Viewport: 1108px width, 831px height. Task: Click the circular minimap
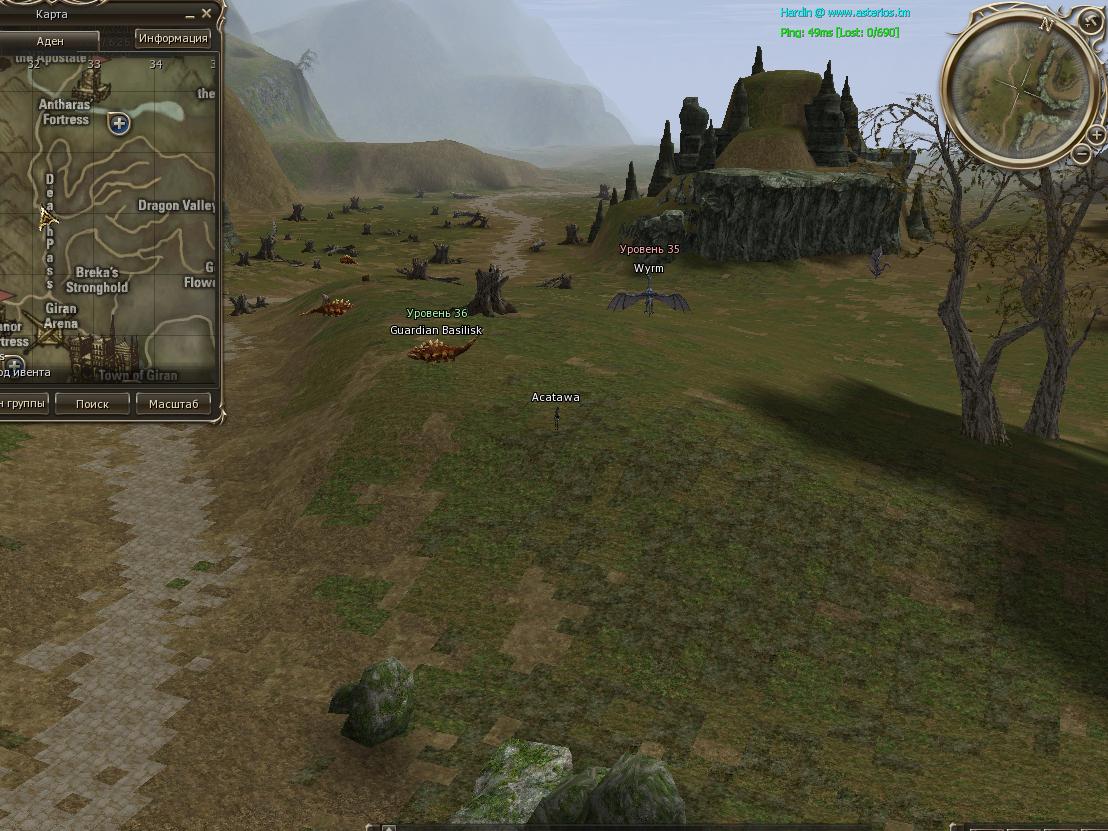(x=1018, y=91)
